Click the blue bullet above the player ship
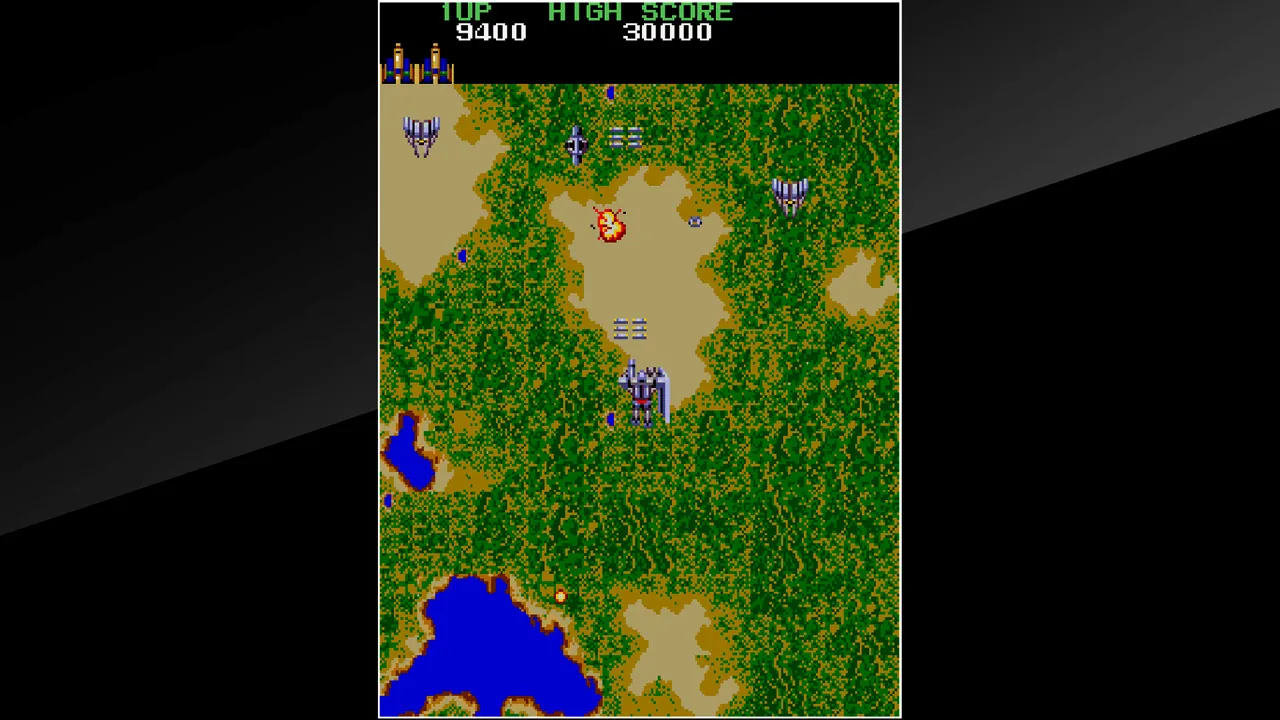The width and height of the screenshot is (1280, 720). [x=611, y=94]
